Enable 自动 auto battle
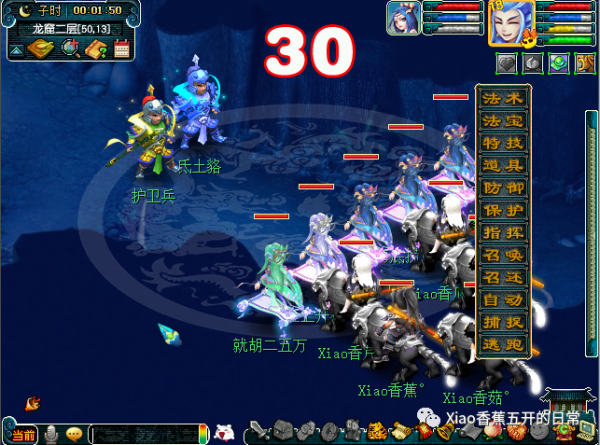 coord(503,301)
